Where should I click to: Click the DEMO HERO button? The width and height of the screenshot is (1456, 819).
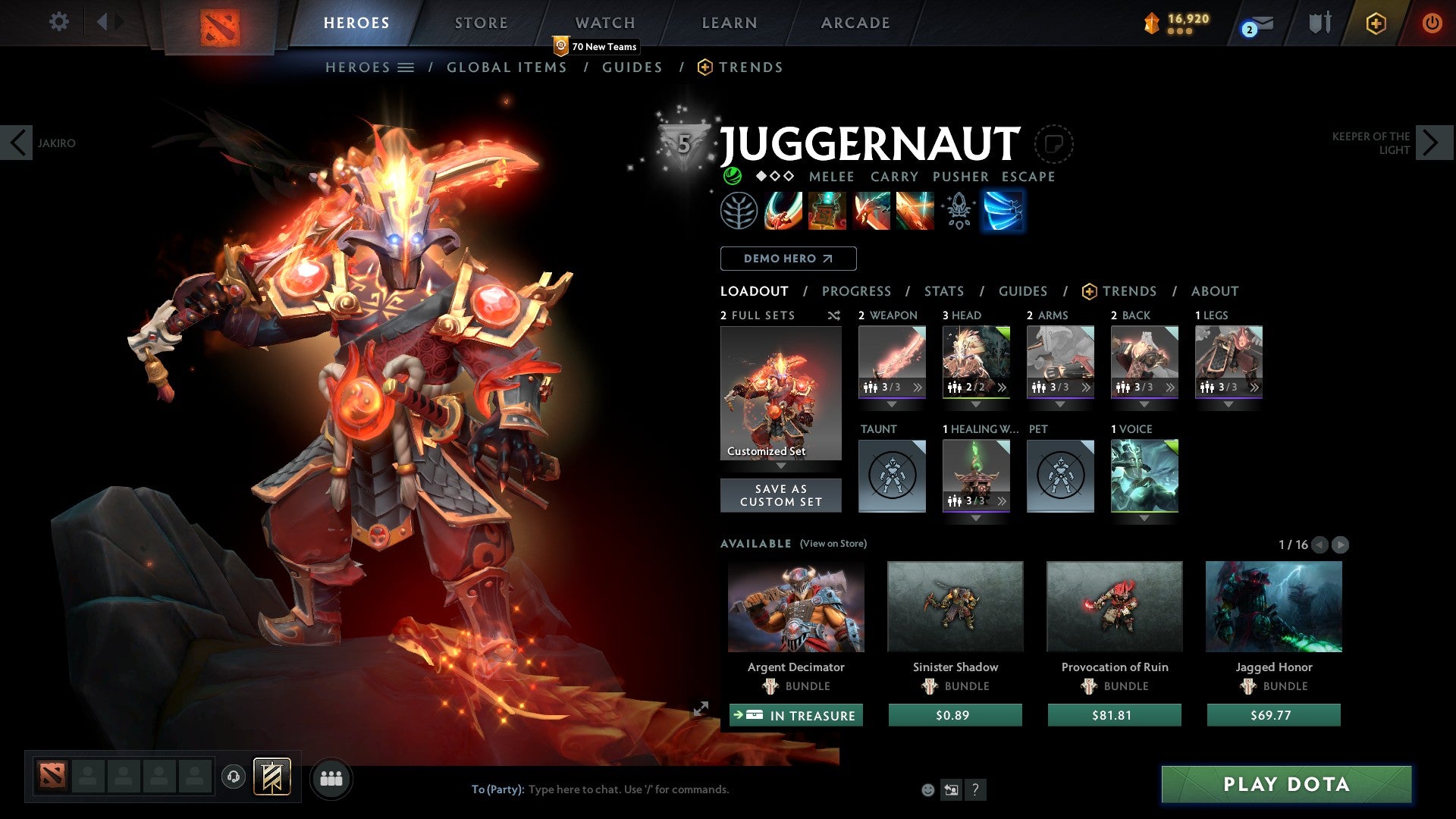point(787,259)
